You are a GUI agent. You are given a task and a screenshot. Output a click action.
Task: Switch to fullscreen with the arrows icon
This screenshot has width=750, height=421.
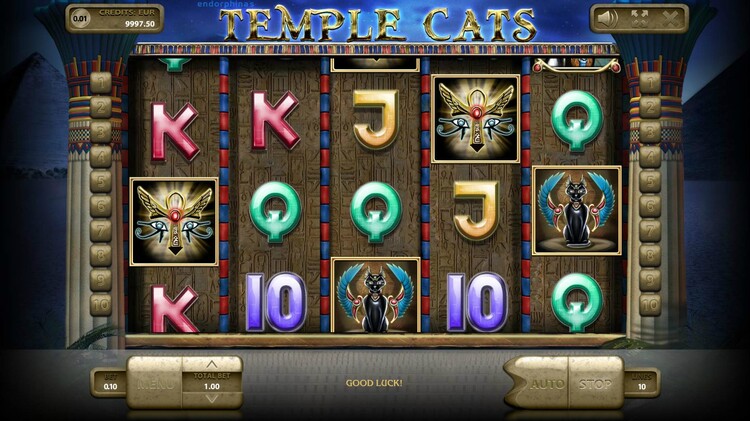[x=639, y=17]
